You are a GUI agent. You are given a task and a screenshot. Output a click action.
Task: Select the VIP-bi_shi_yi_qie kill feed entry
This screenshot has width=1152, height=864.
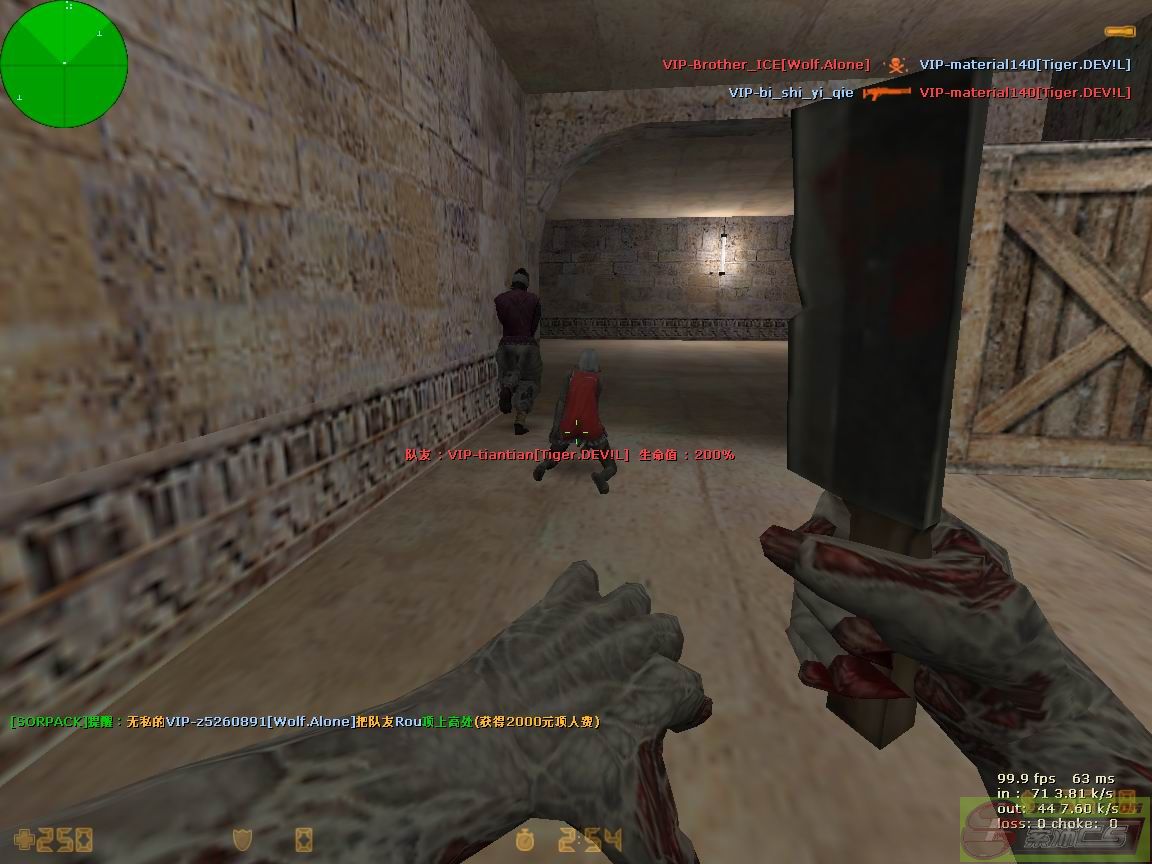click(x=791, y=93)
